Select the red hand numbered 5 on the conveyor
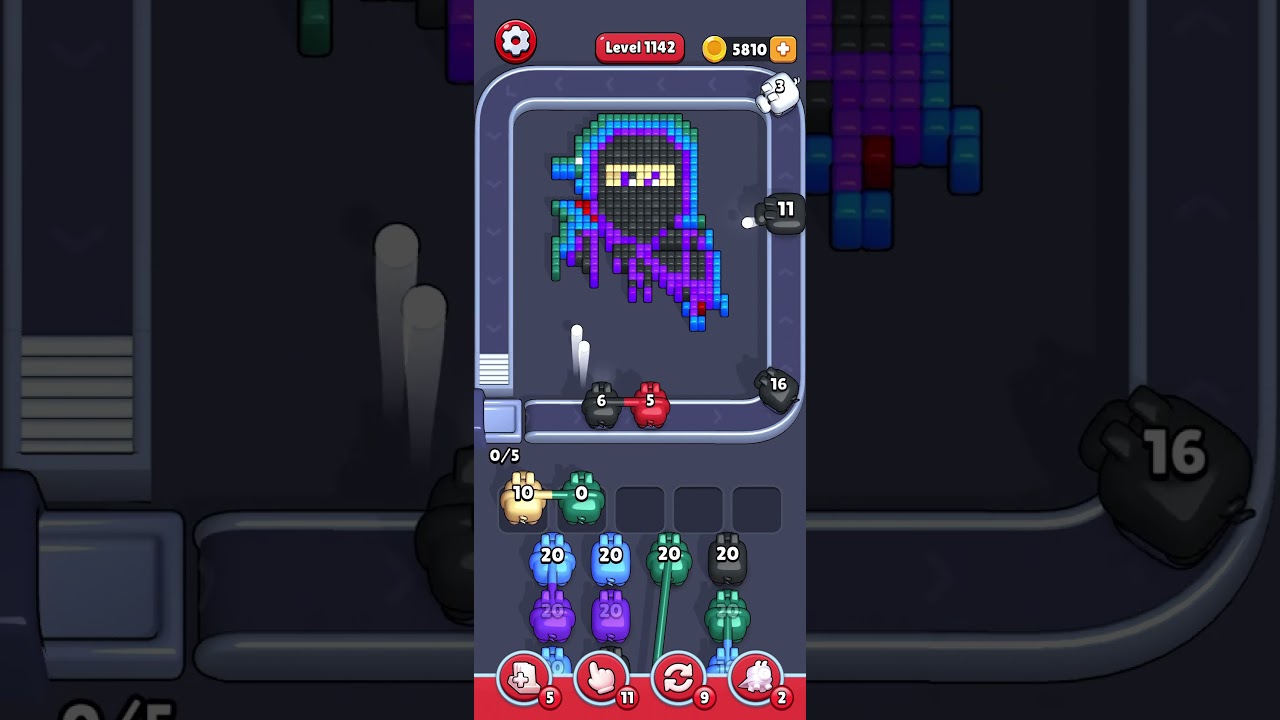Image resolution: width=1280 pixels, height=720 pixels. point(651,403)
